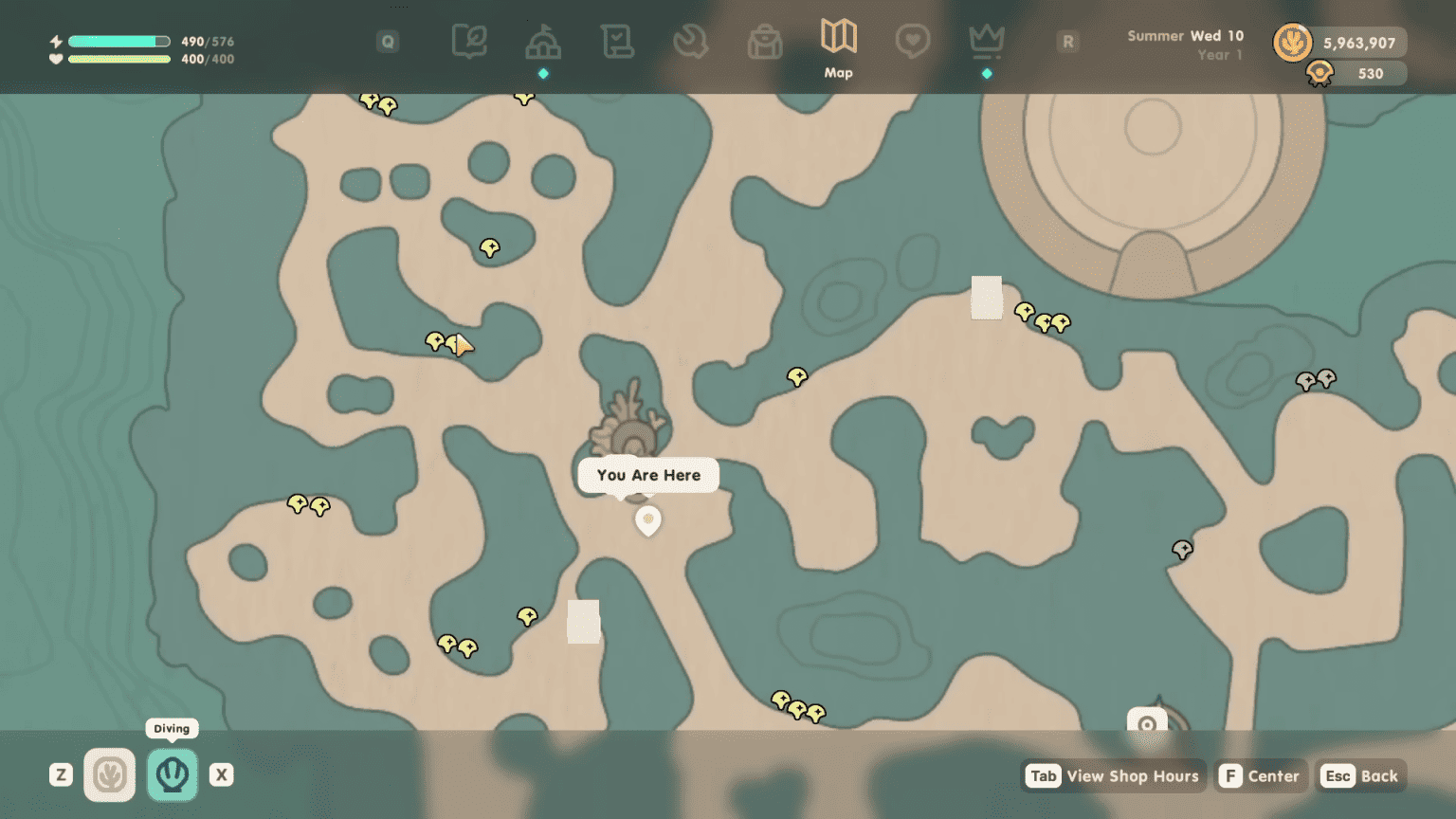The height and width of the screenshot is (819, 1456).
Task: Click the Center button to recenter the map
Action: pos(1261,775)
